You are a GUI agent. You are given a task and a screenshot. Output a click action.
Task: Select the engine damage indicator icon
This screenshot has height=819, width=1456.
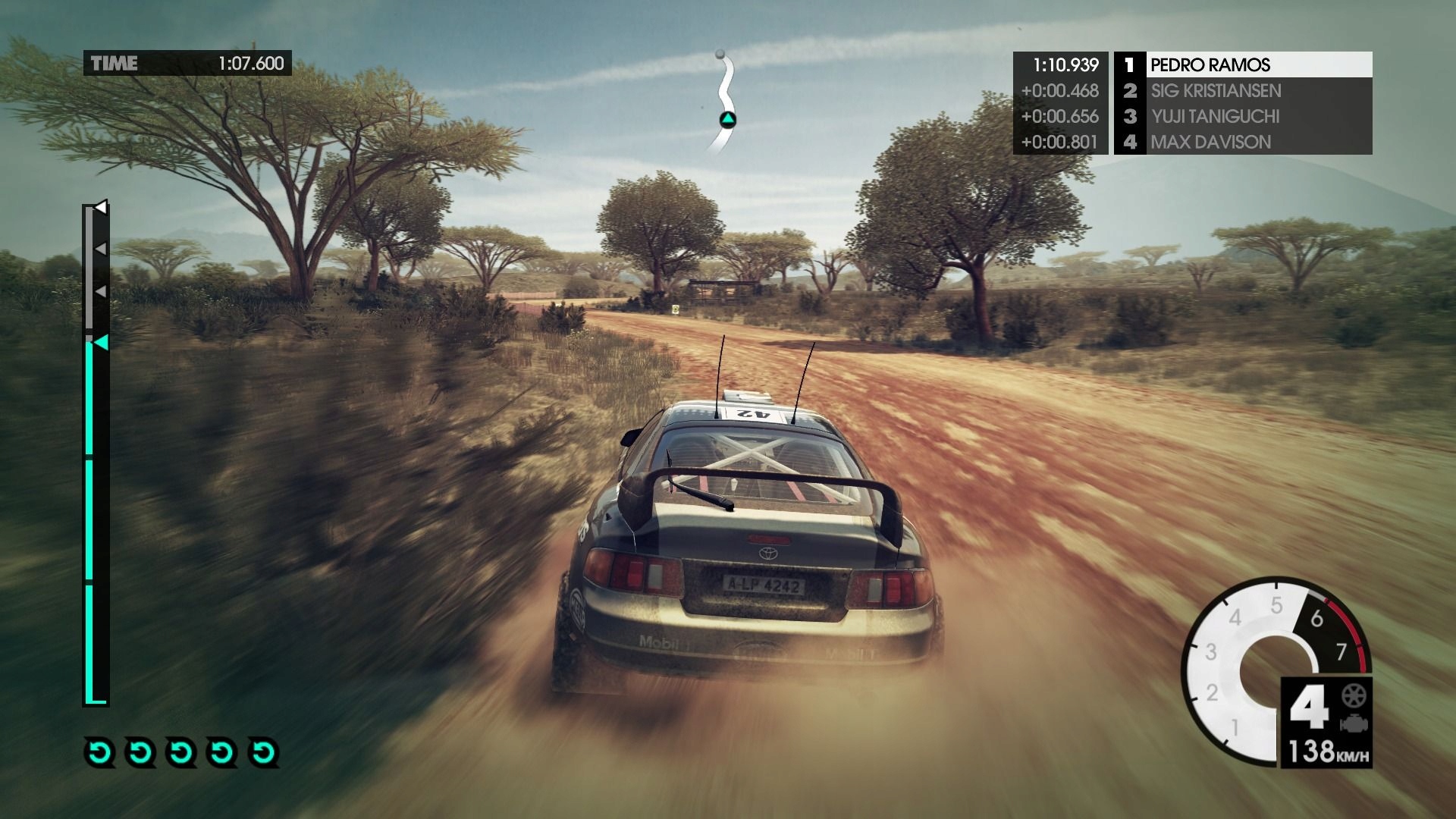(1351, 723)
